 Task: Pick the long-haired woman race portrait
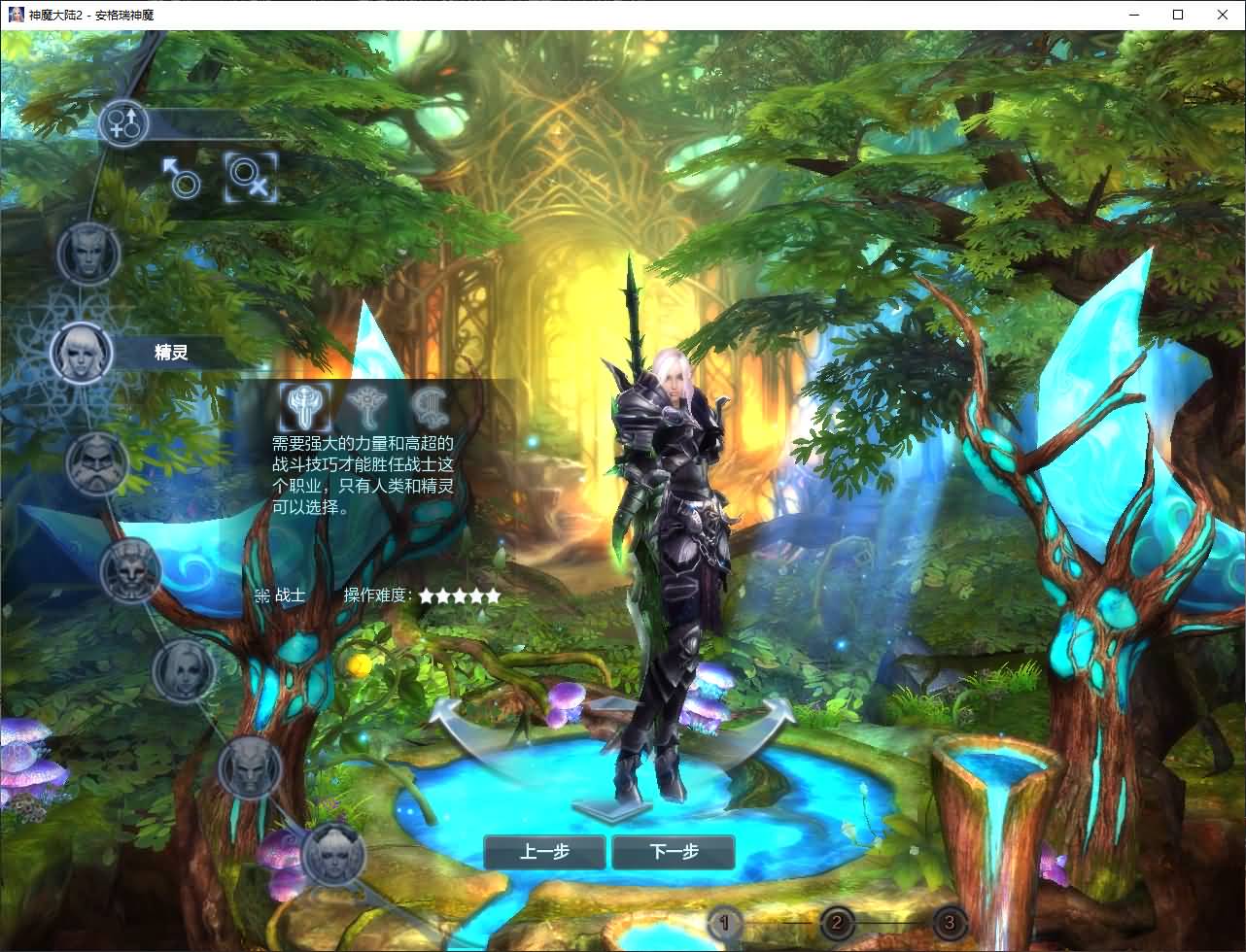(x=183, y=670)
